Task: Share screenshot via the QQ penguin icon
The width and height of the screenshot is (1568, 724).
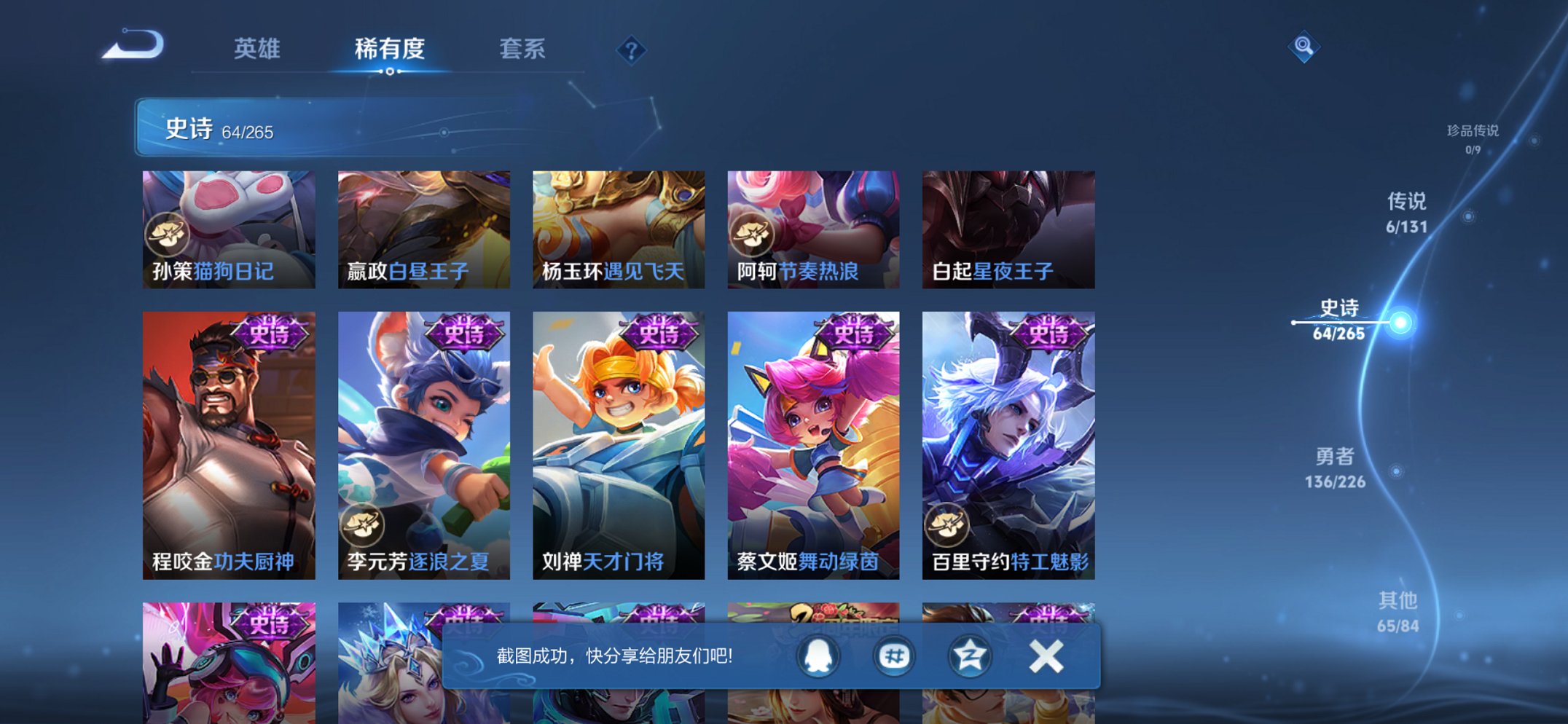Action: coord(818,656)
